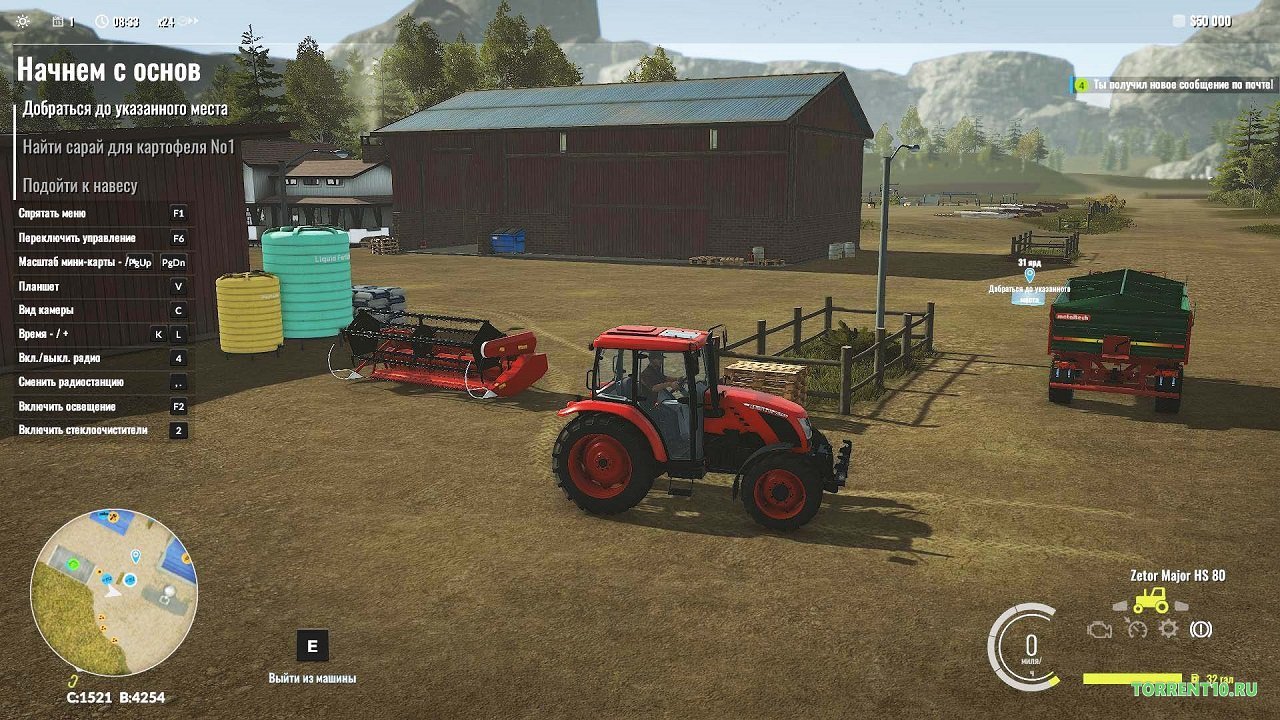Select the gear/transmission icon
The height and width of the screenshot is (720, 1280).
[1168, 630]
